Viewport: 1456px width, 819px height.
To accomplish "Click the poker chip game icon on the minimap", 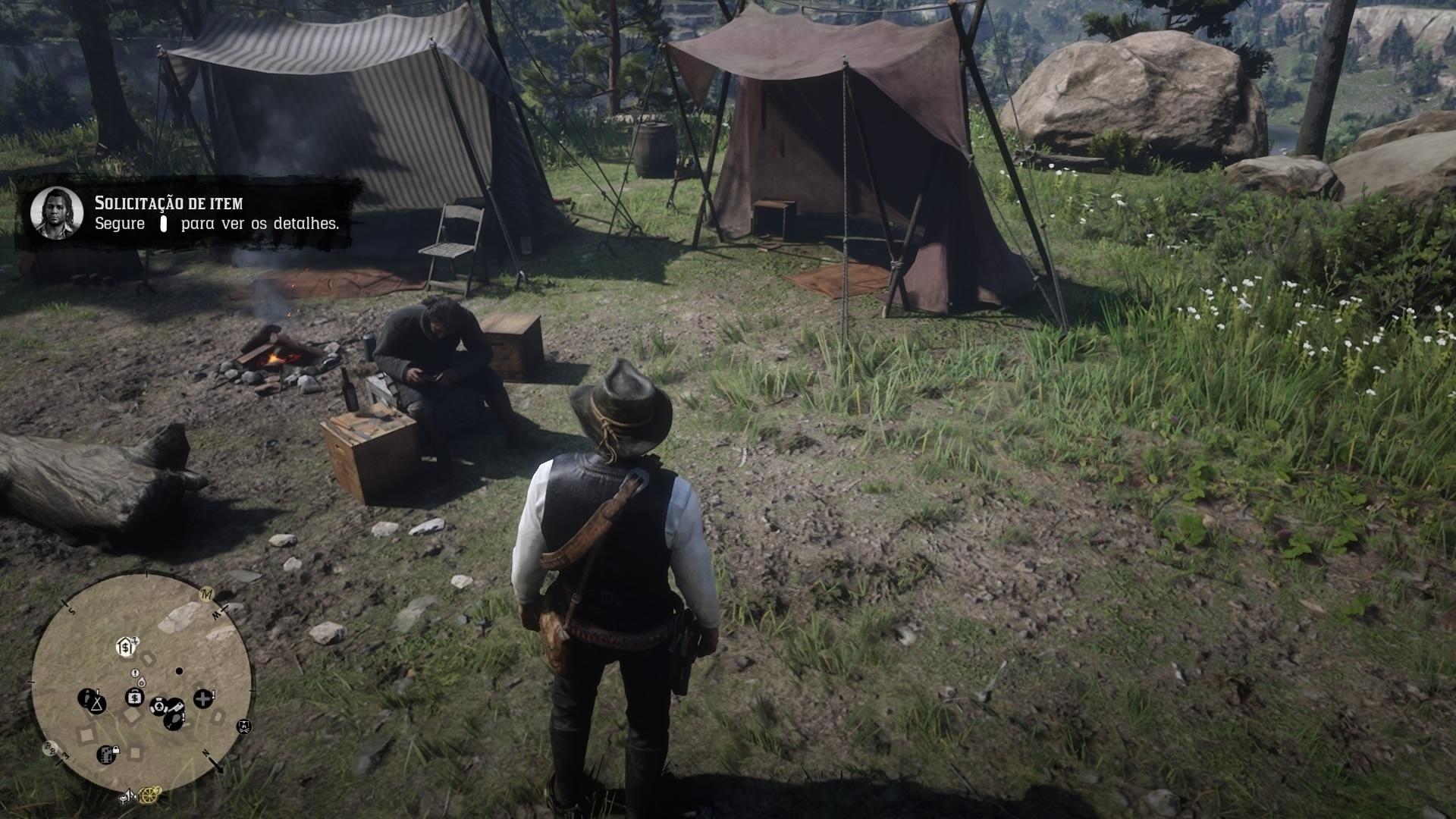I will tap(158, 707).
